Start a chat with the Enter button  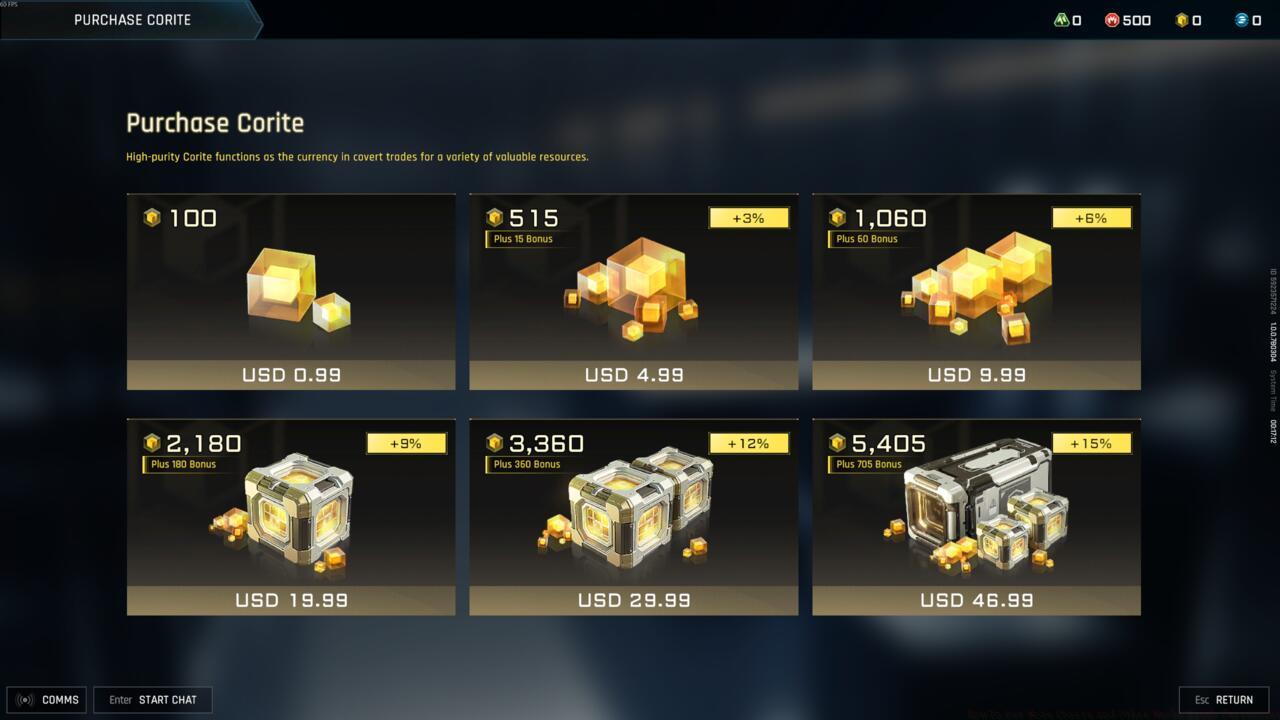point(152,699)
